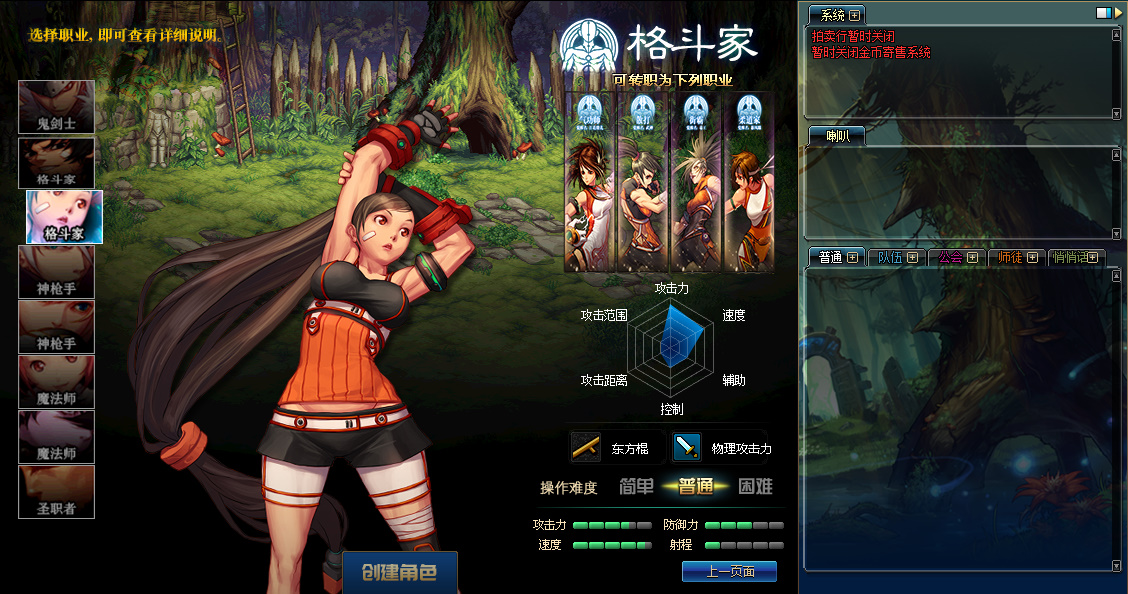1128x594 pixels.
Task: Select the 鬼剑士 class portrait
Action: tap(57, 107)
